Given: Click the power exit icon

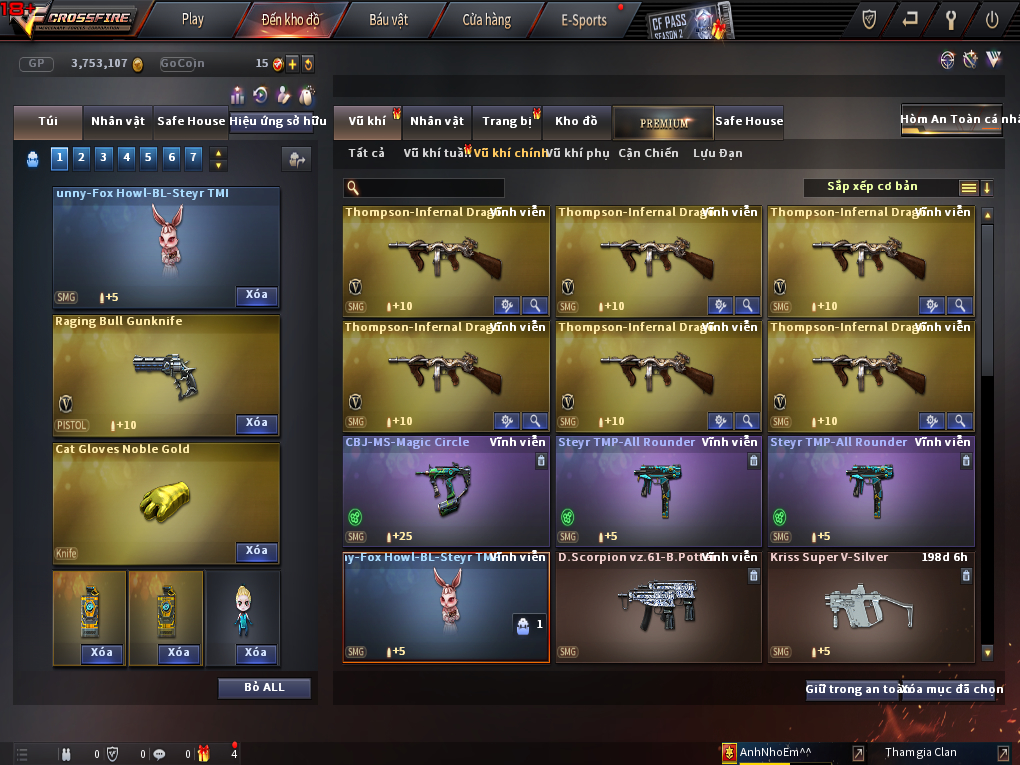Looking at the screenshot, I should [992, 18].
